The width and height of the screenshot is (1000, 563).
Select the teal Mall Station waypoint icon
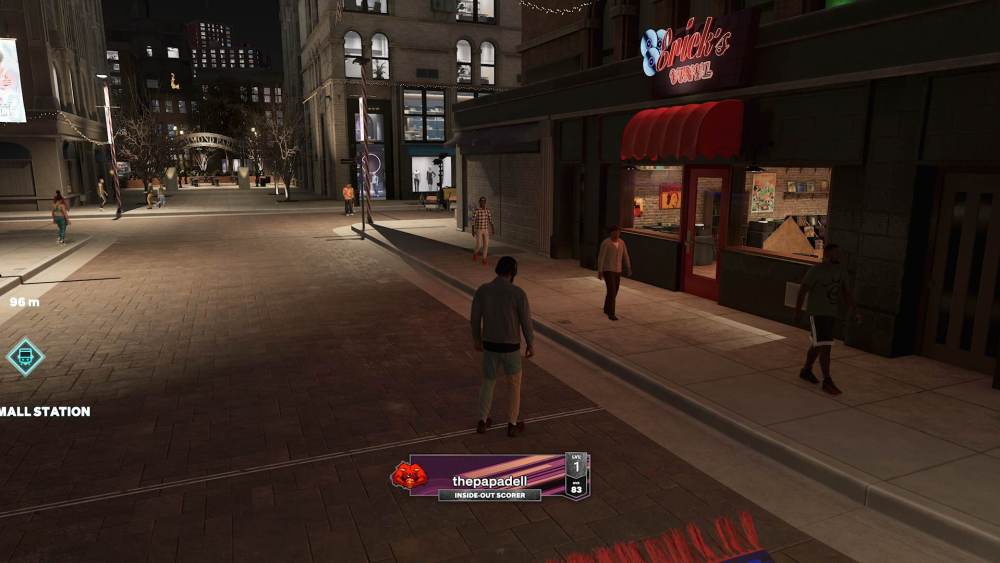[25, 357]
